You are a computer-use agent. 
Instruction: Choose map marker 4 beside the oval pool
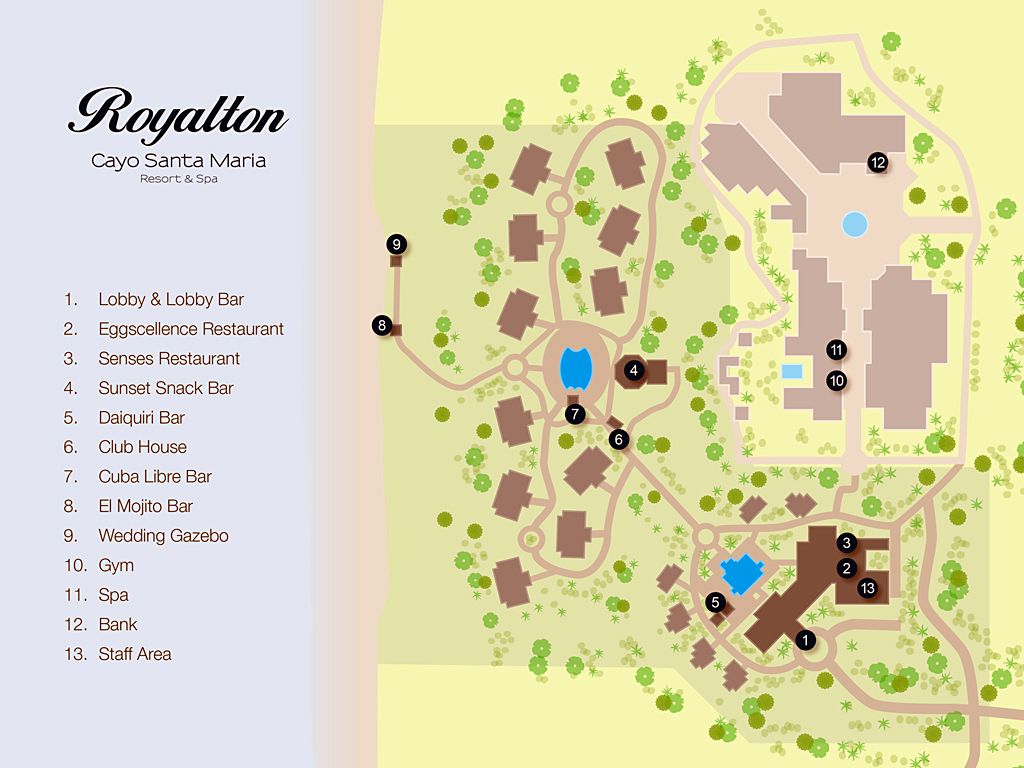click(633, 371)
